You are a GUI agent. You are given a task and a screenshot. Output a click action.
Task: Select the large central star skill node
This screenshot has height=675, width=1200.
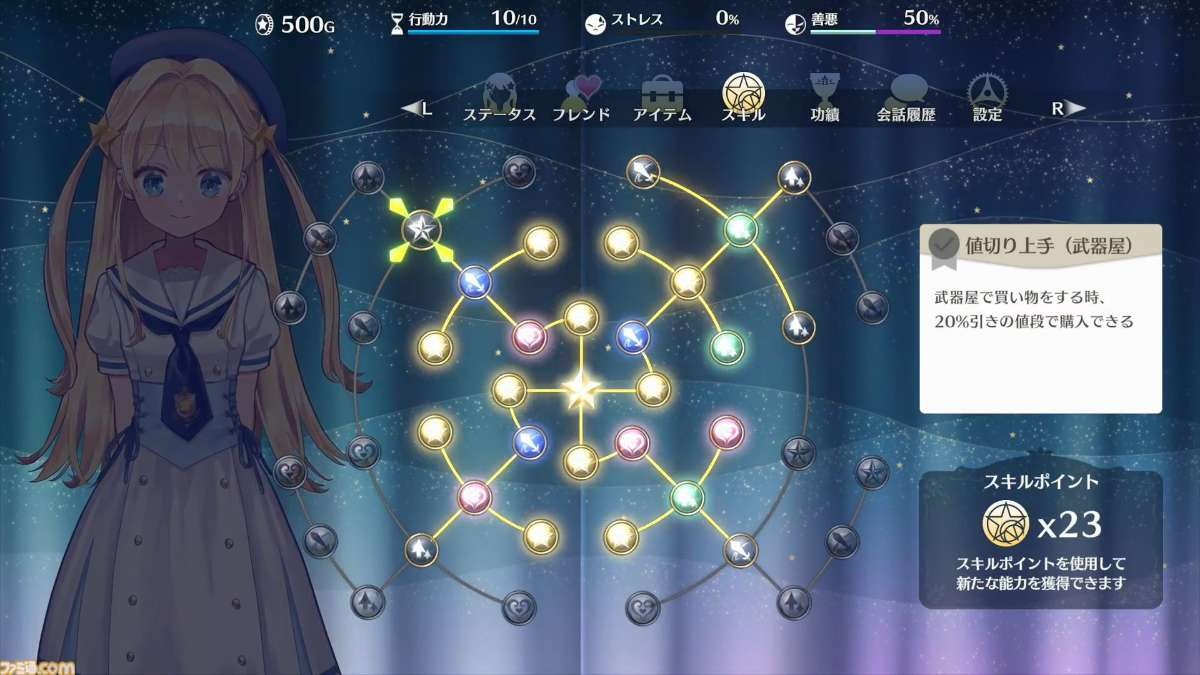(x=581, y=390)
